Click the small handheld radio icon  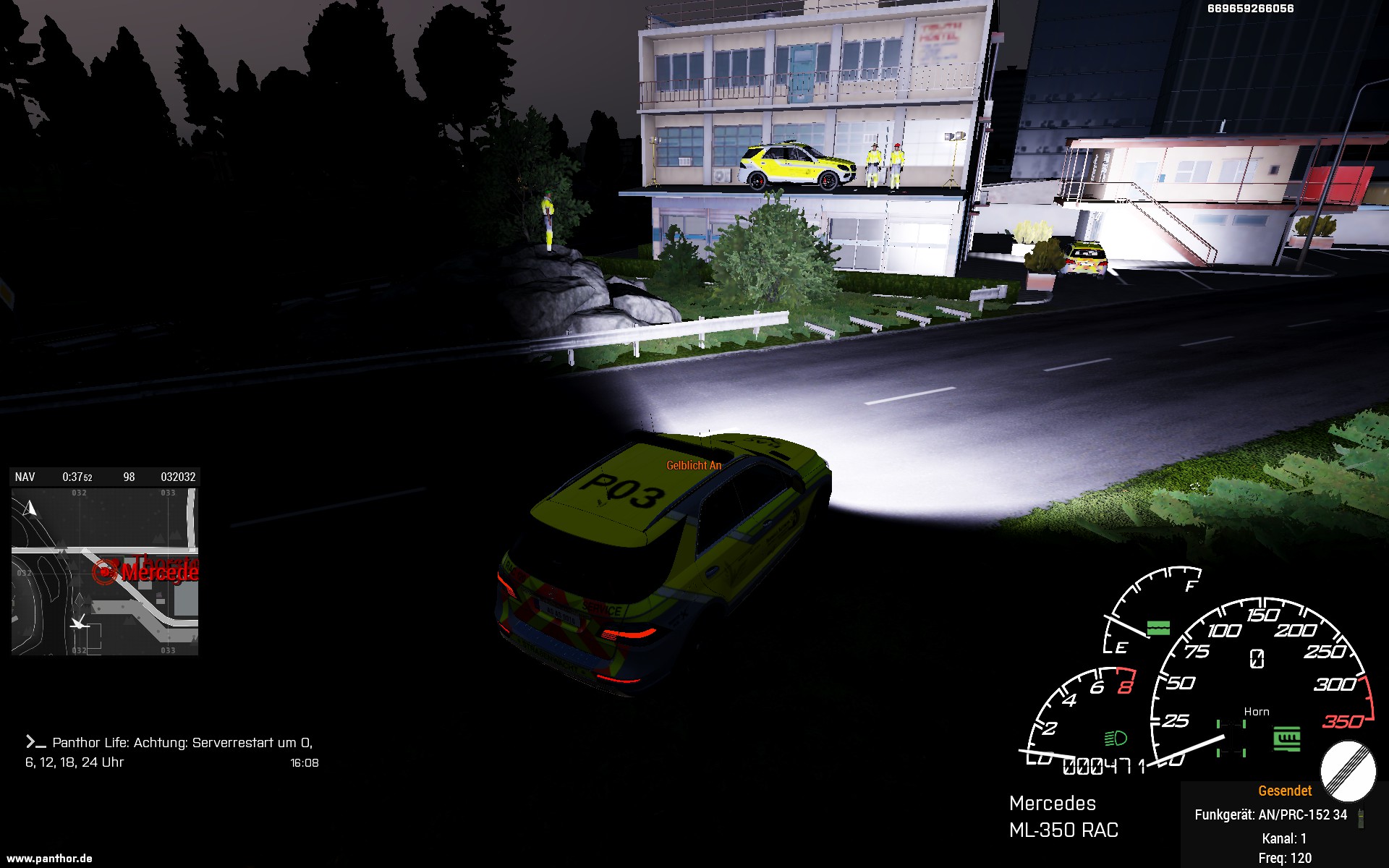(x=1360, y=817)
